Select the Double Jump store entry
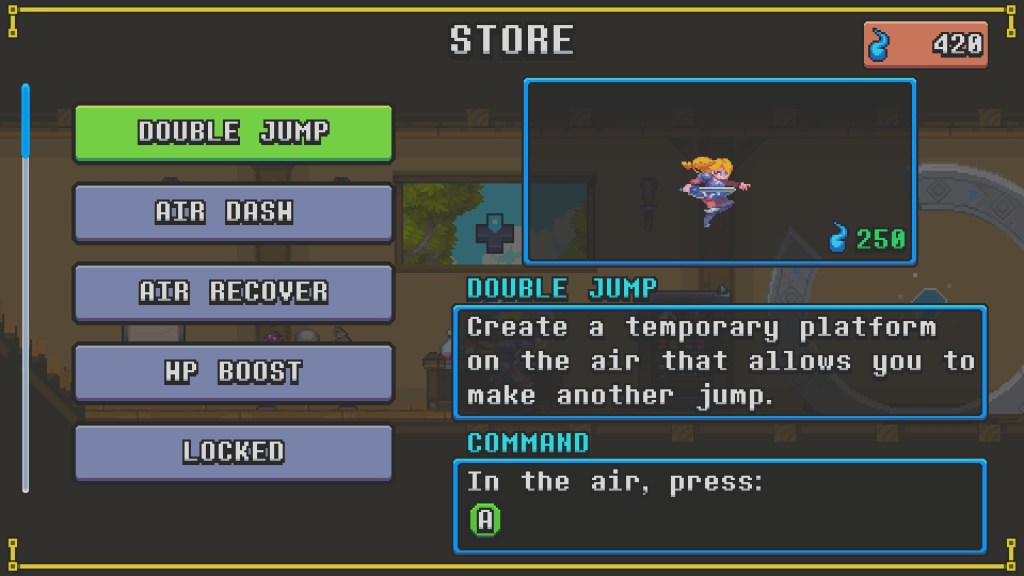Image resolution: width=1024 pixels, height=576 pixels. (233, 132)
